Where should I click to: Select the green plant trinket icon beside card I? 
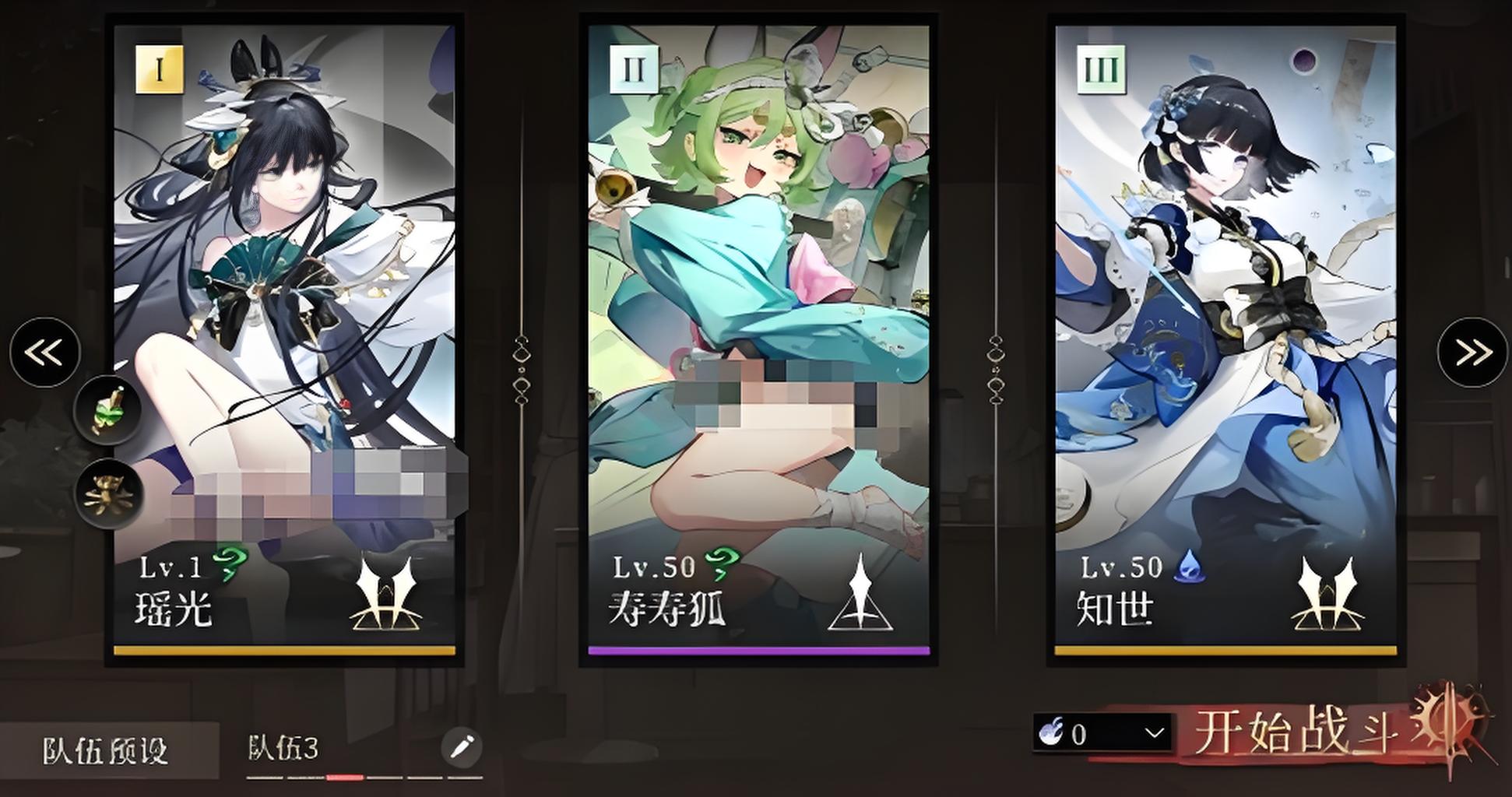(107, 411)
